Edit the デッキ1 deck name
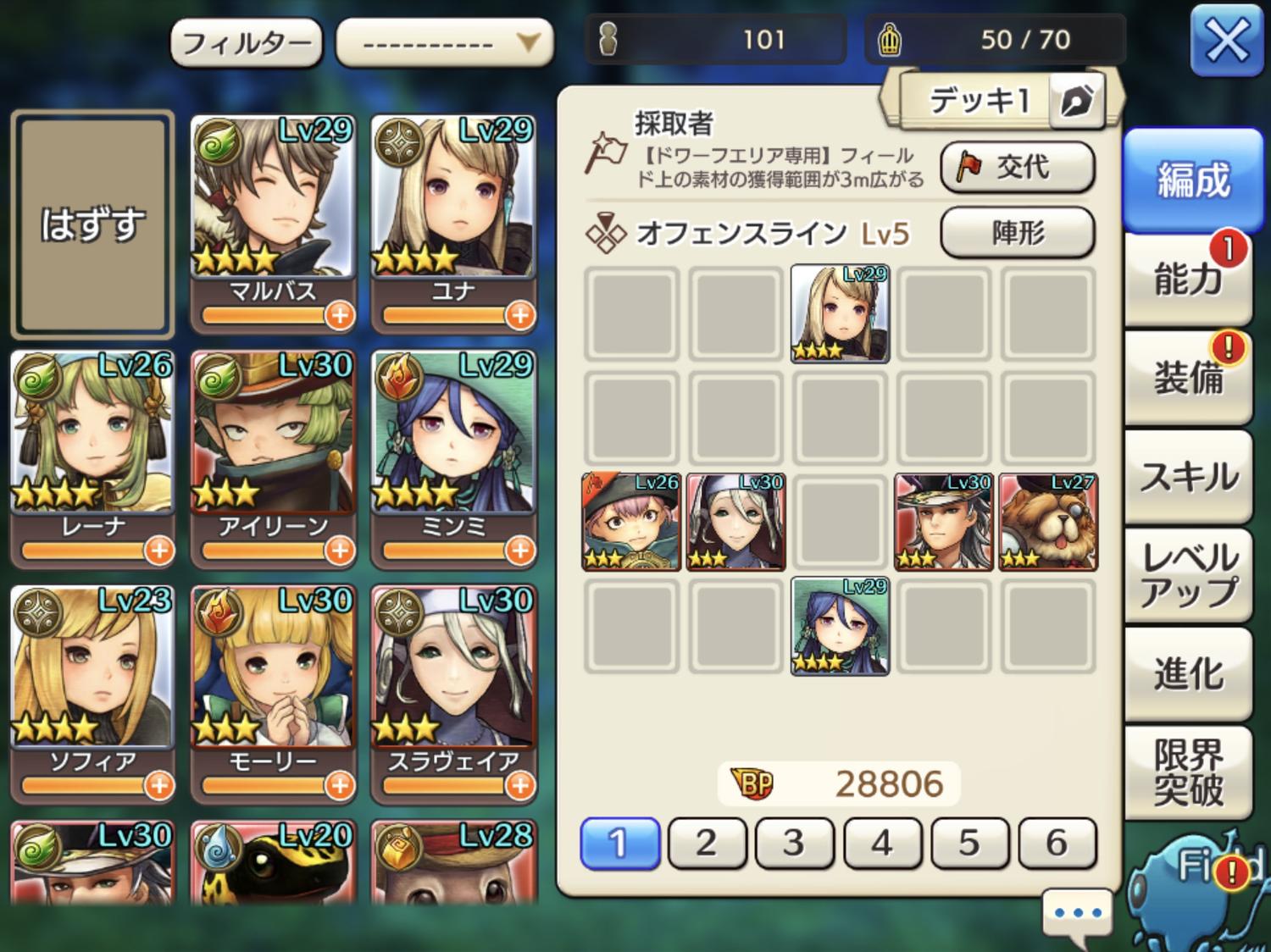 1076,102
